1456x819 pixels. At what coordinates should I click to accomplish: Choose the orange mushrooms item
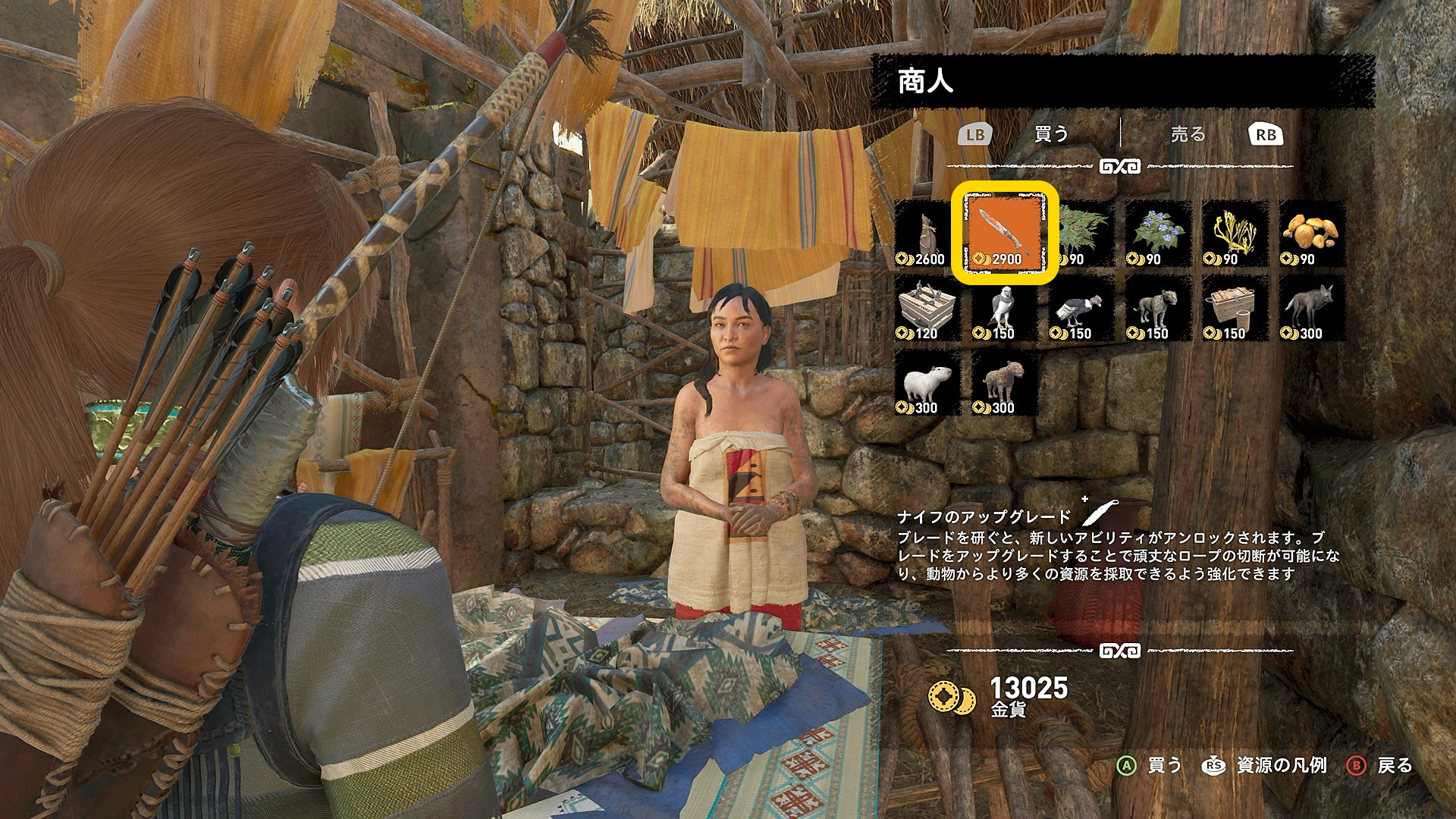pos(1312,234)
